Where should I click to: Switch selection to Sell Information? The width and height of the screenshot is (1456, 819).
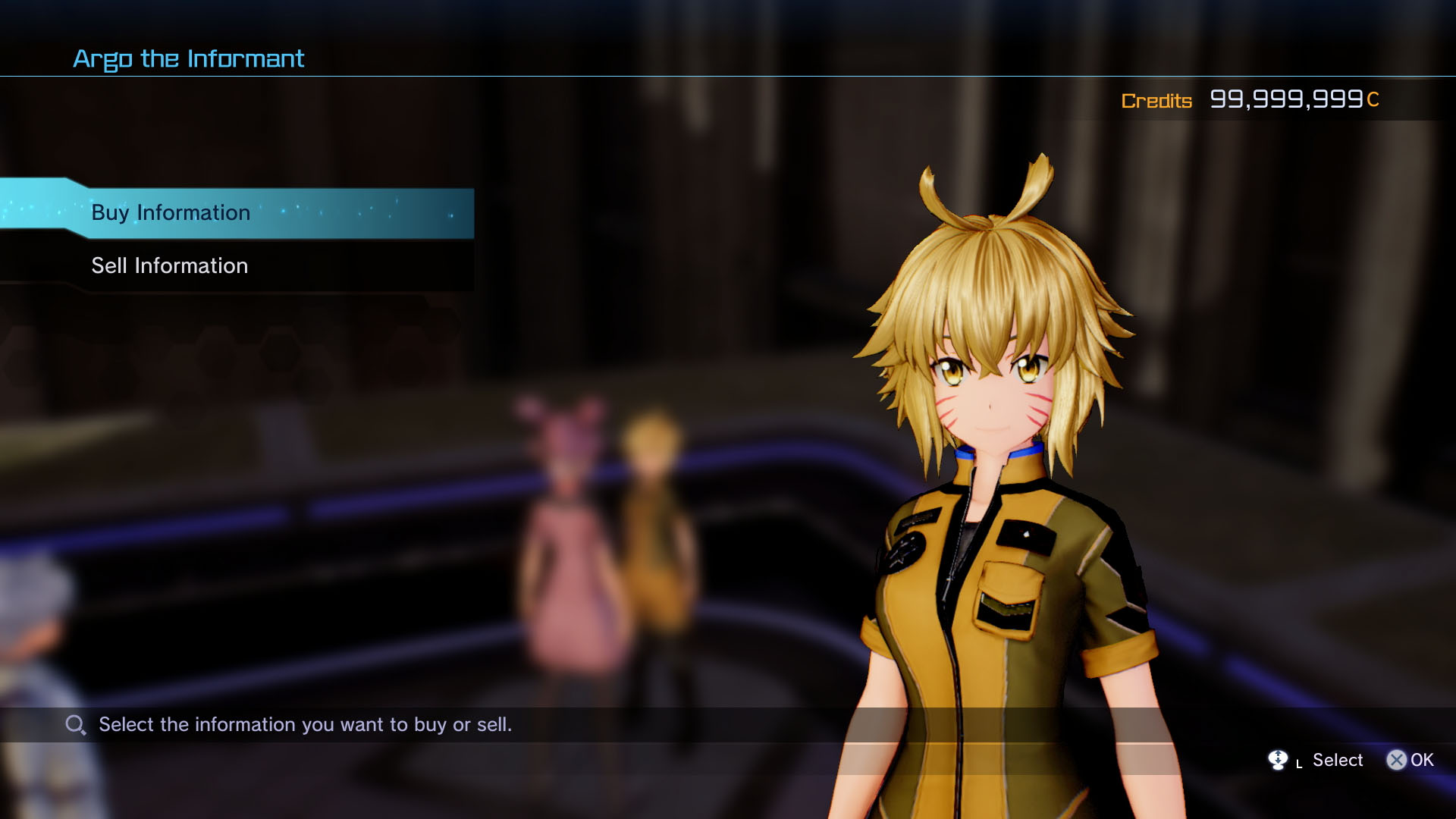point(169,265)
